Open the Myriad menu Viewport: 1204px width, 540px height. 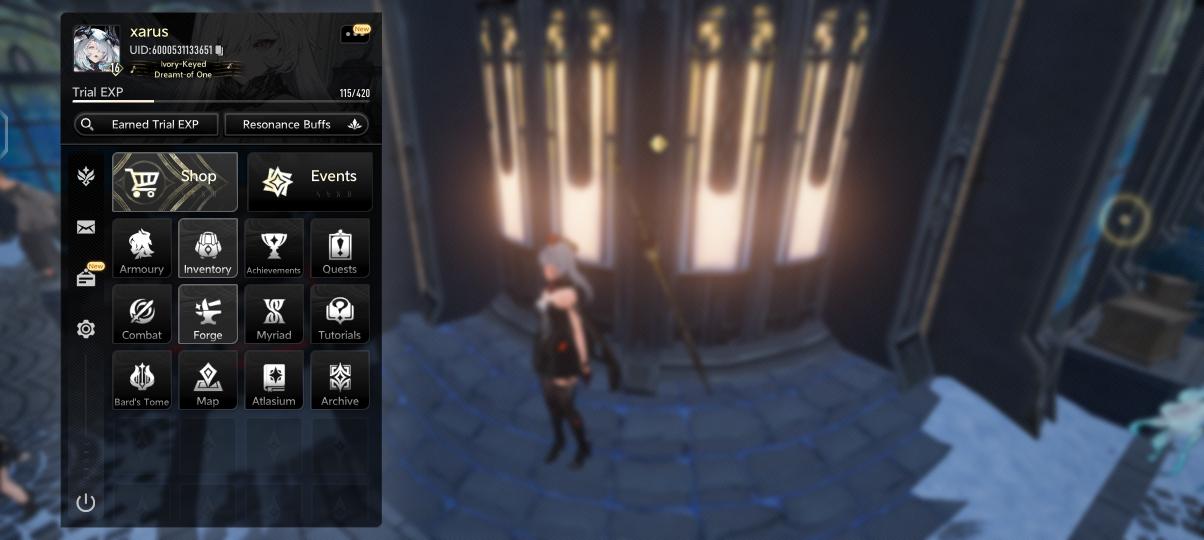click(x=274, y=313)
